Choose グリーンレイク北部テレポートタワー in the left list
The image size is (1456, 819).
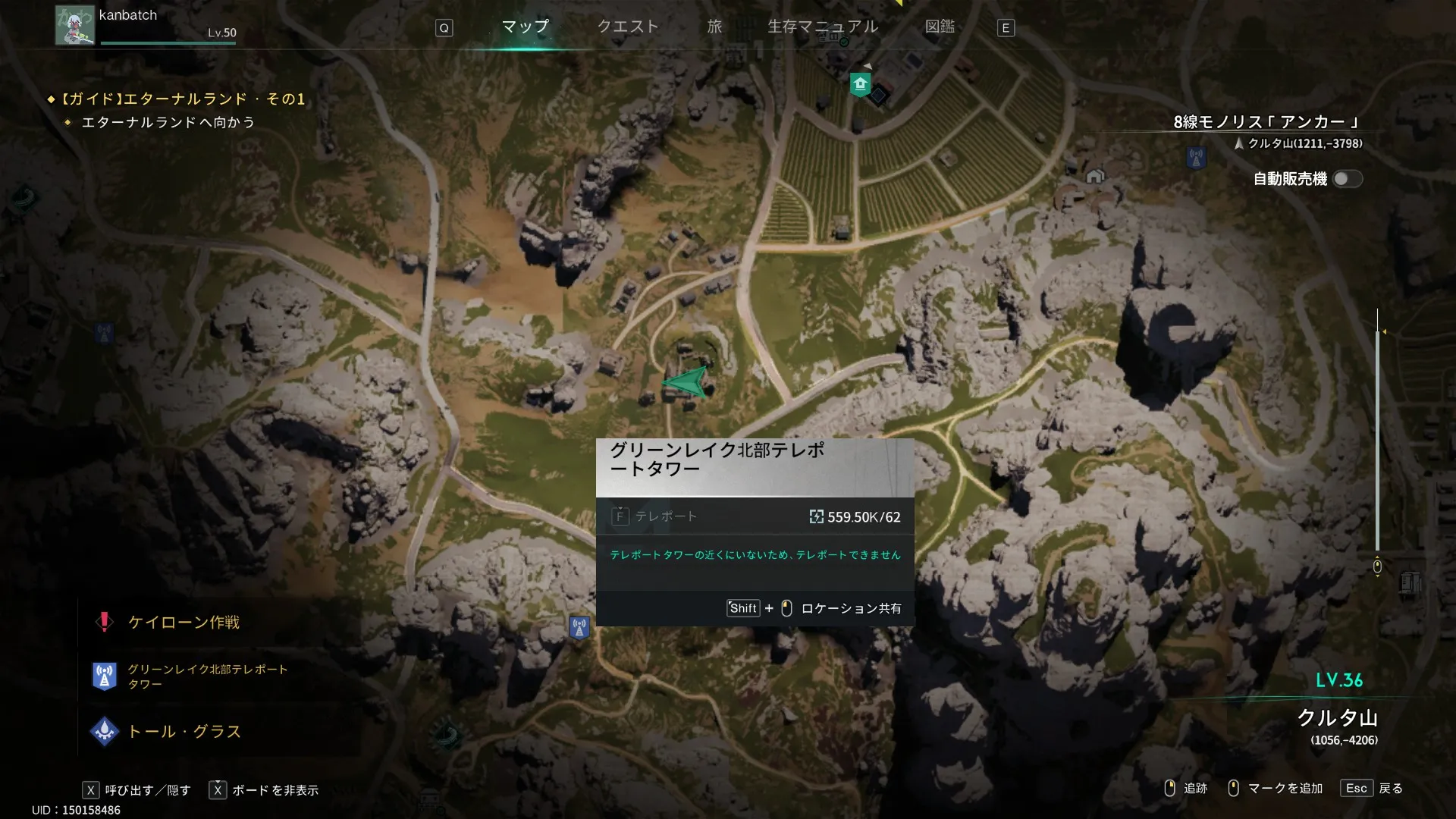click(207, 676)
